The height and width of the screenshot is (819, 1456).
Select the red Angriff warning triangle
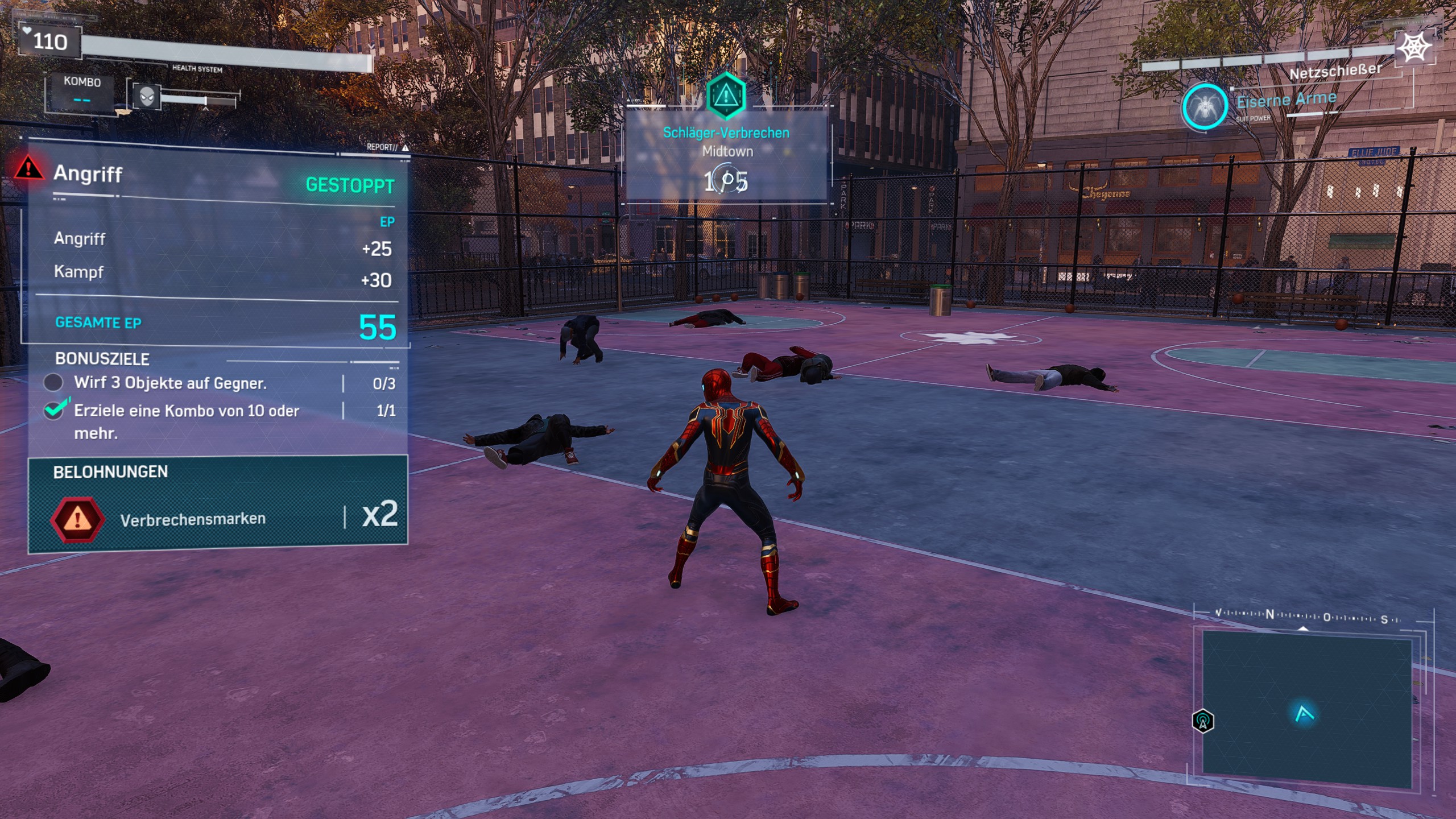pyautogui.click(x=28, y=168)
